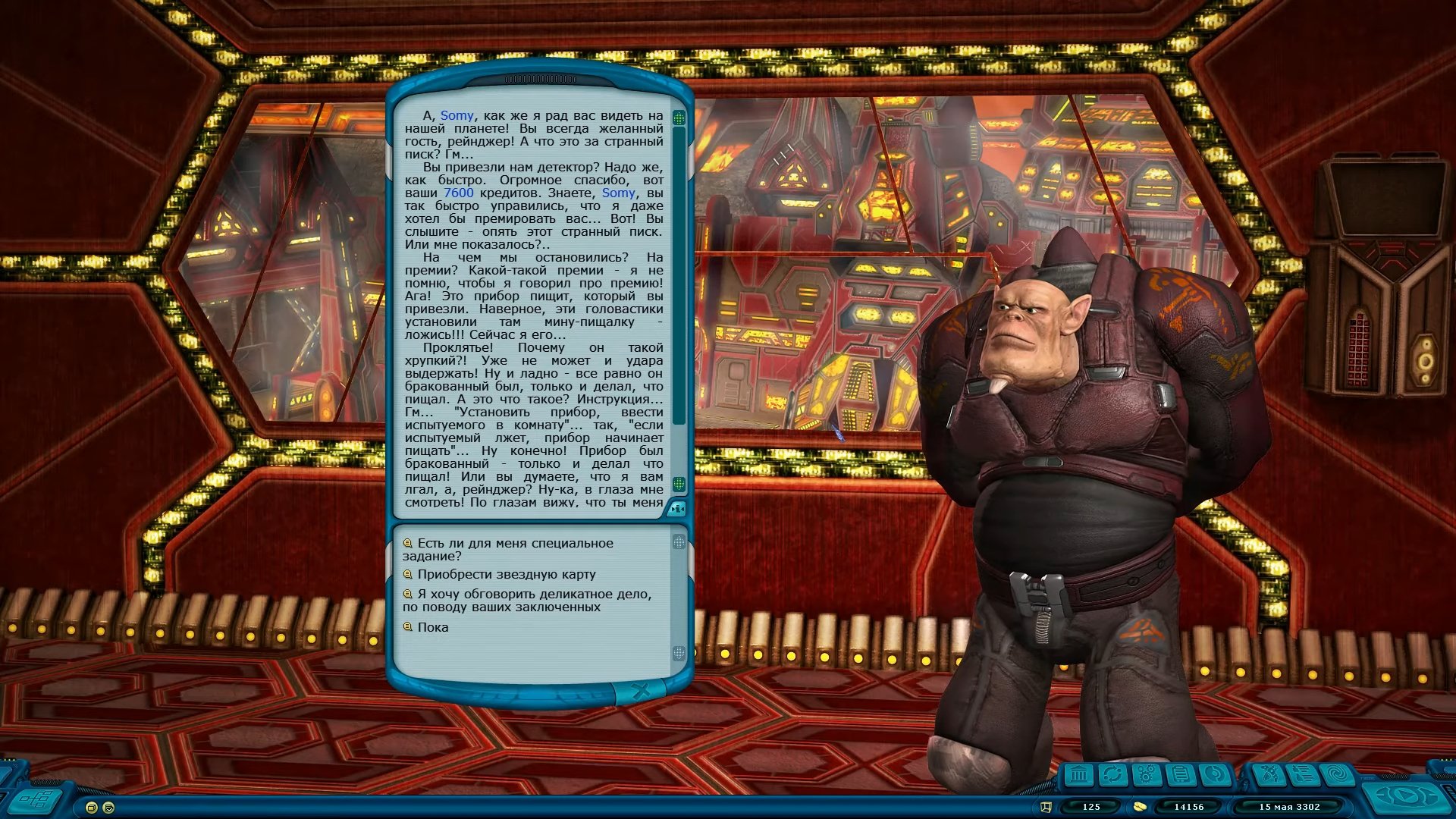Toggle the dialogue text panel expand button

(x=677, y=509)
